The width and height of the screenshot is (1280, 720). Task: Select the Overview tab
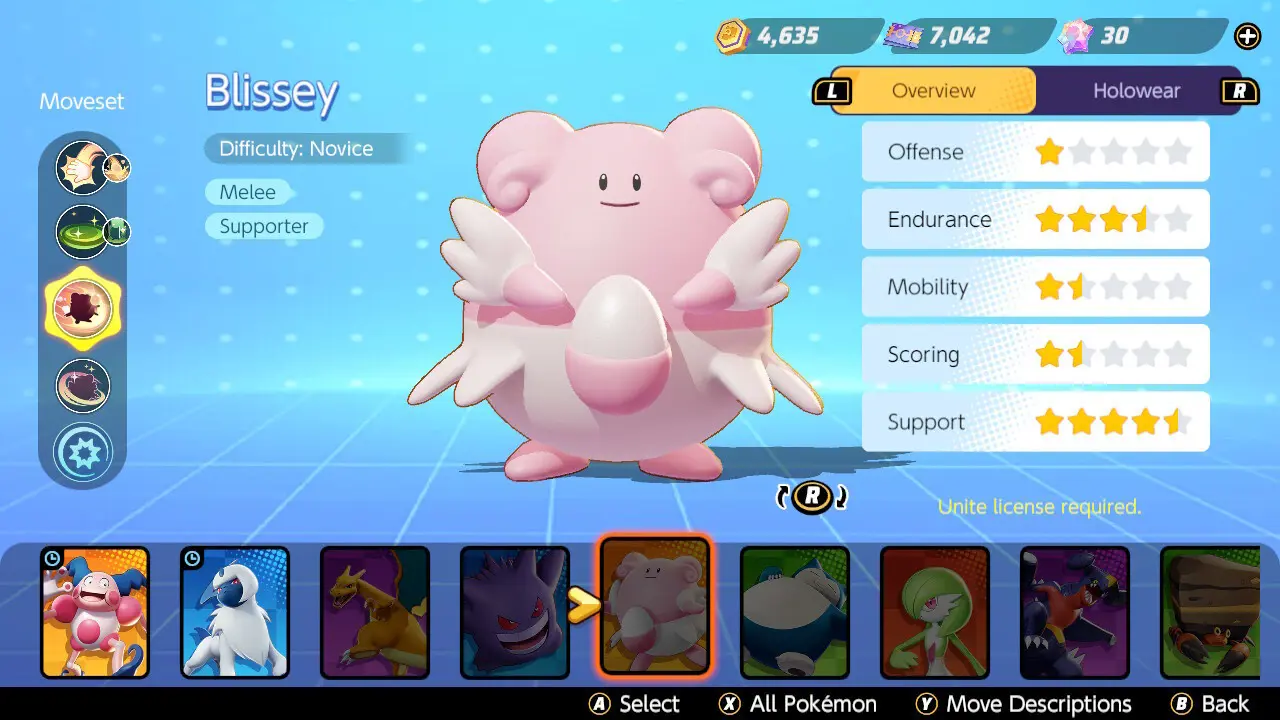pos(932,90)
